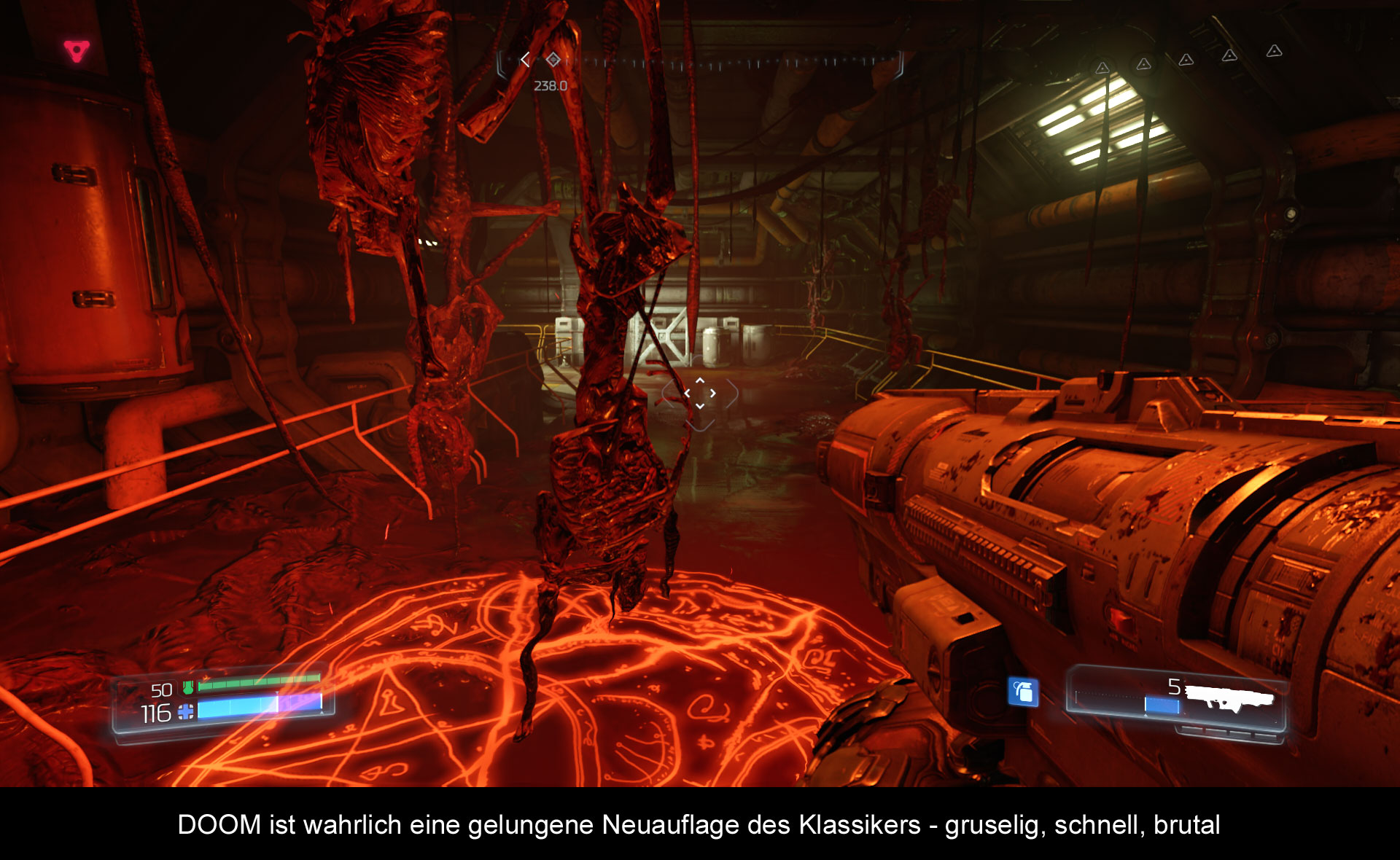Click the pink triangular icon in the corner
Viewport: 1400px width, 860px height.
pyautogui.click(x=77, y=51)
